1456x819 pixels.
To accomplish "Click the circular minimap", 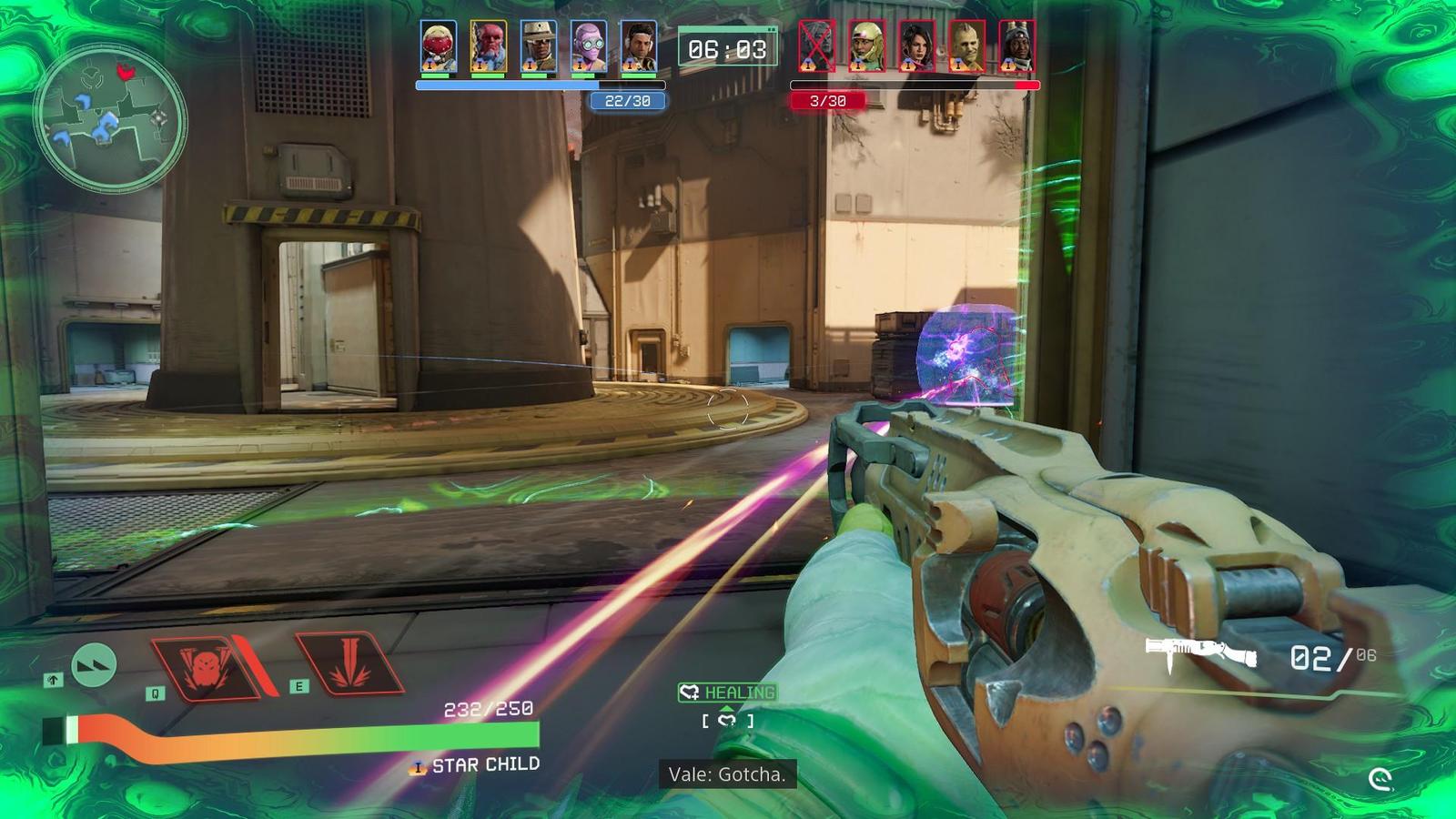I will tap(110, 120).
